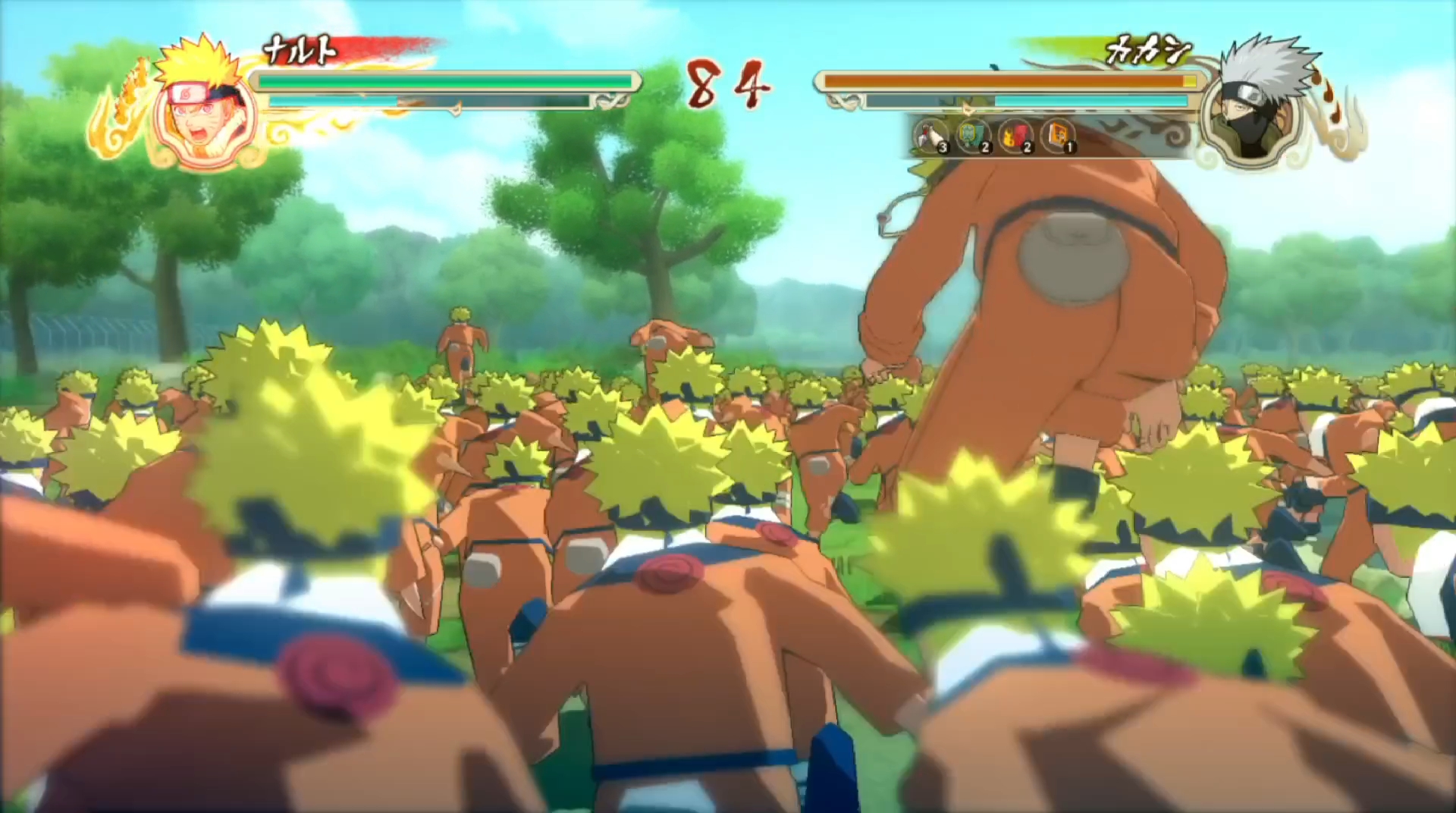The height and width of the screenshot is (813, 1456).
Task: Activate the red fire tag item
Action: pos(1015,136)
